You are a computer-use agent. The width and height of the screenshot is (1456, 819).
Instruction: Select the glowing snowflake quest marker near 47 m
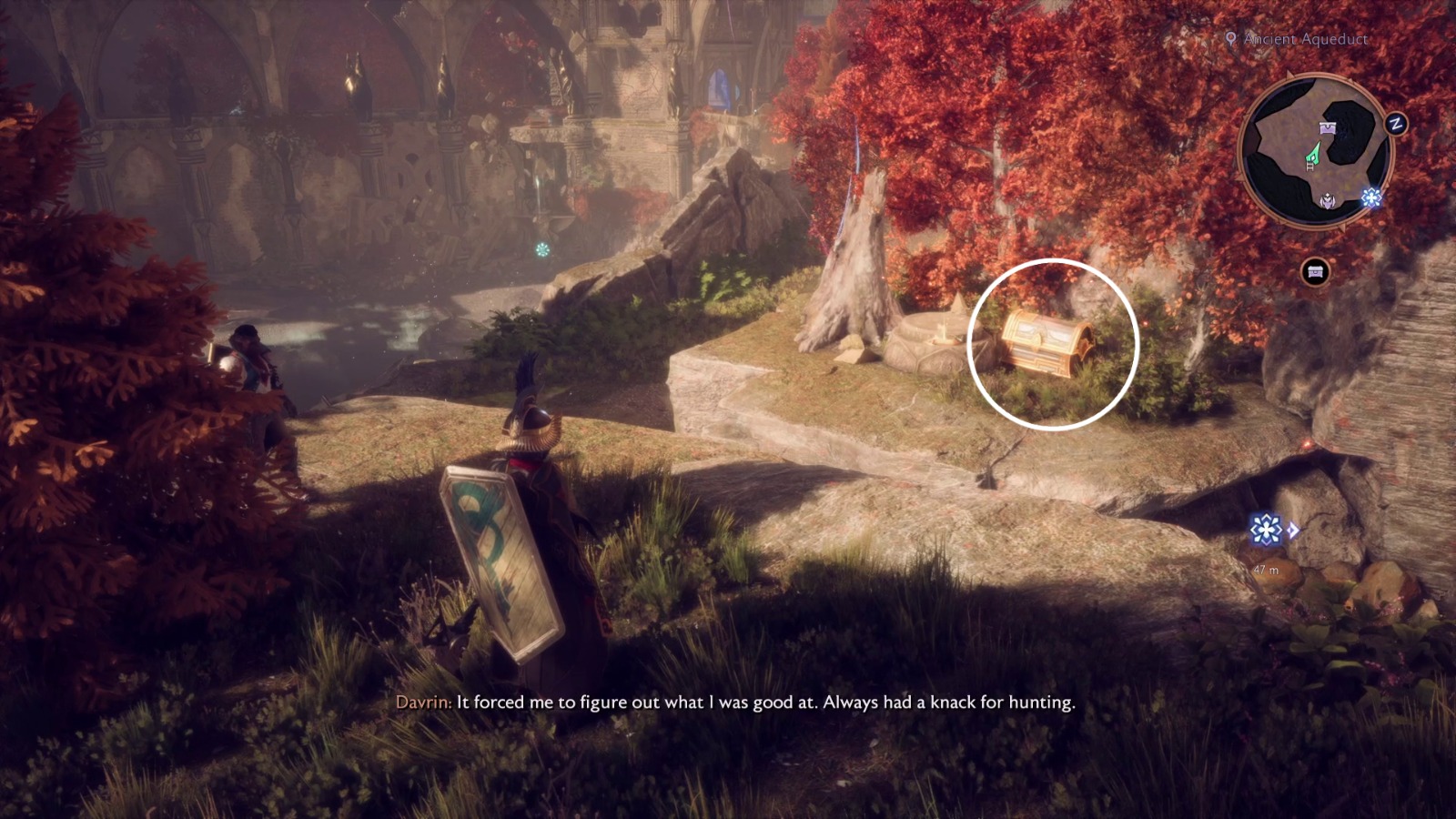coord(1266,530)
